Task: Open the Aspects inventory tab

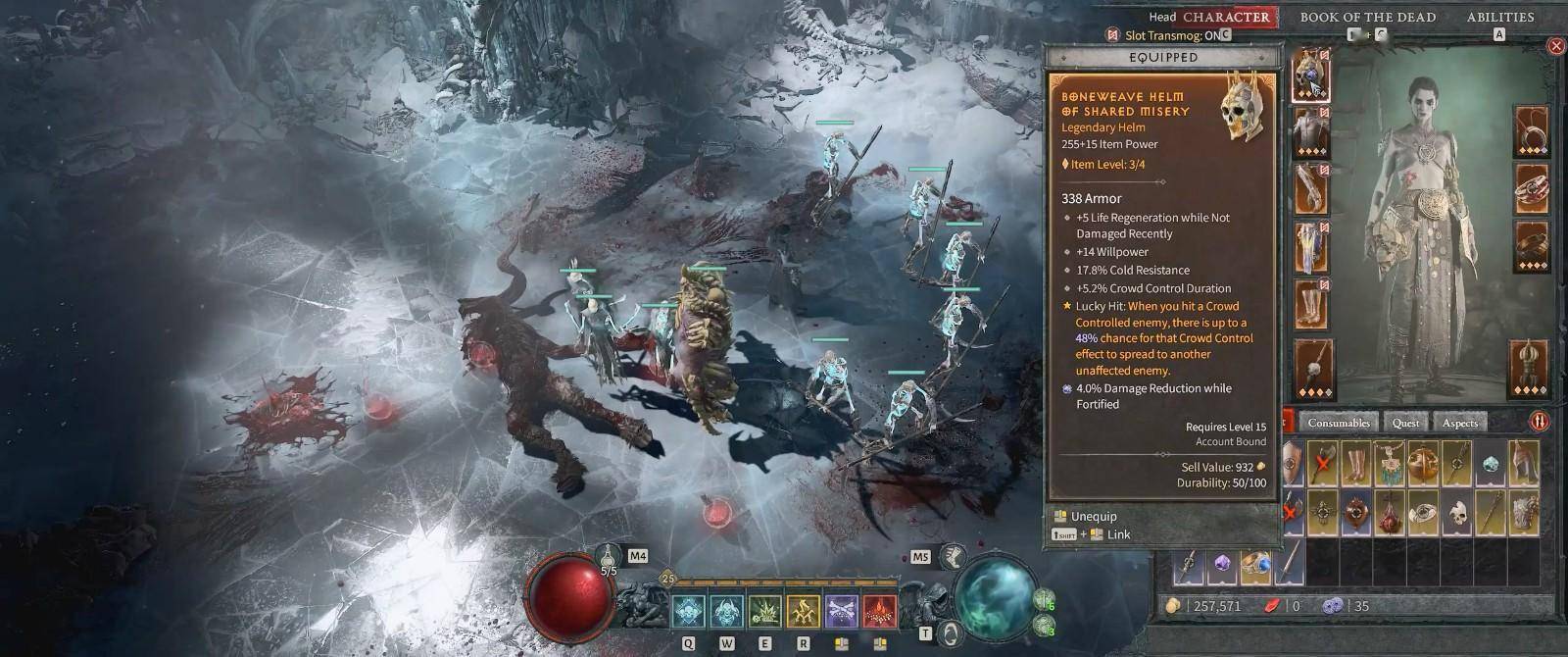Action: pyautogui.click(x=1459, y=423)
